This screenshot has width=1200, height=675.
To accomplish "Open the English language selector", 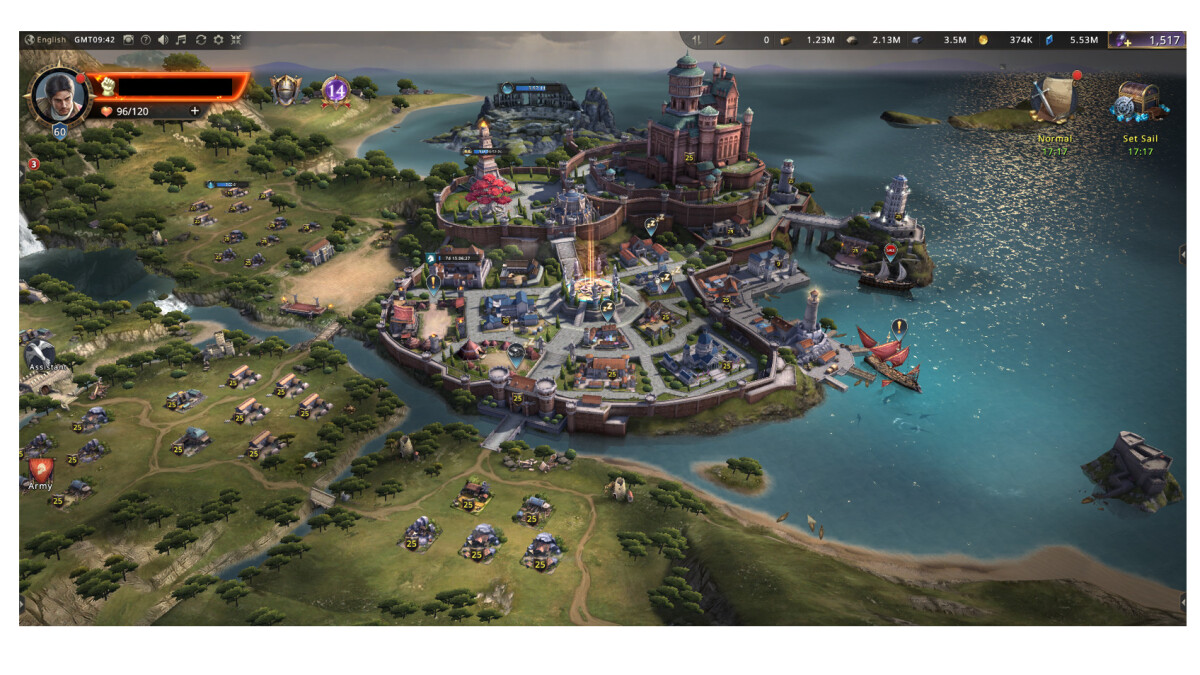I will (x=46, y=40).
